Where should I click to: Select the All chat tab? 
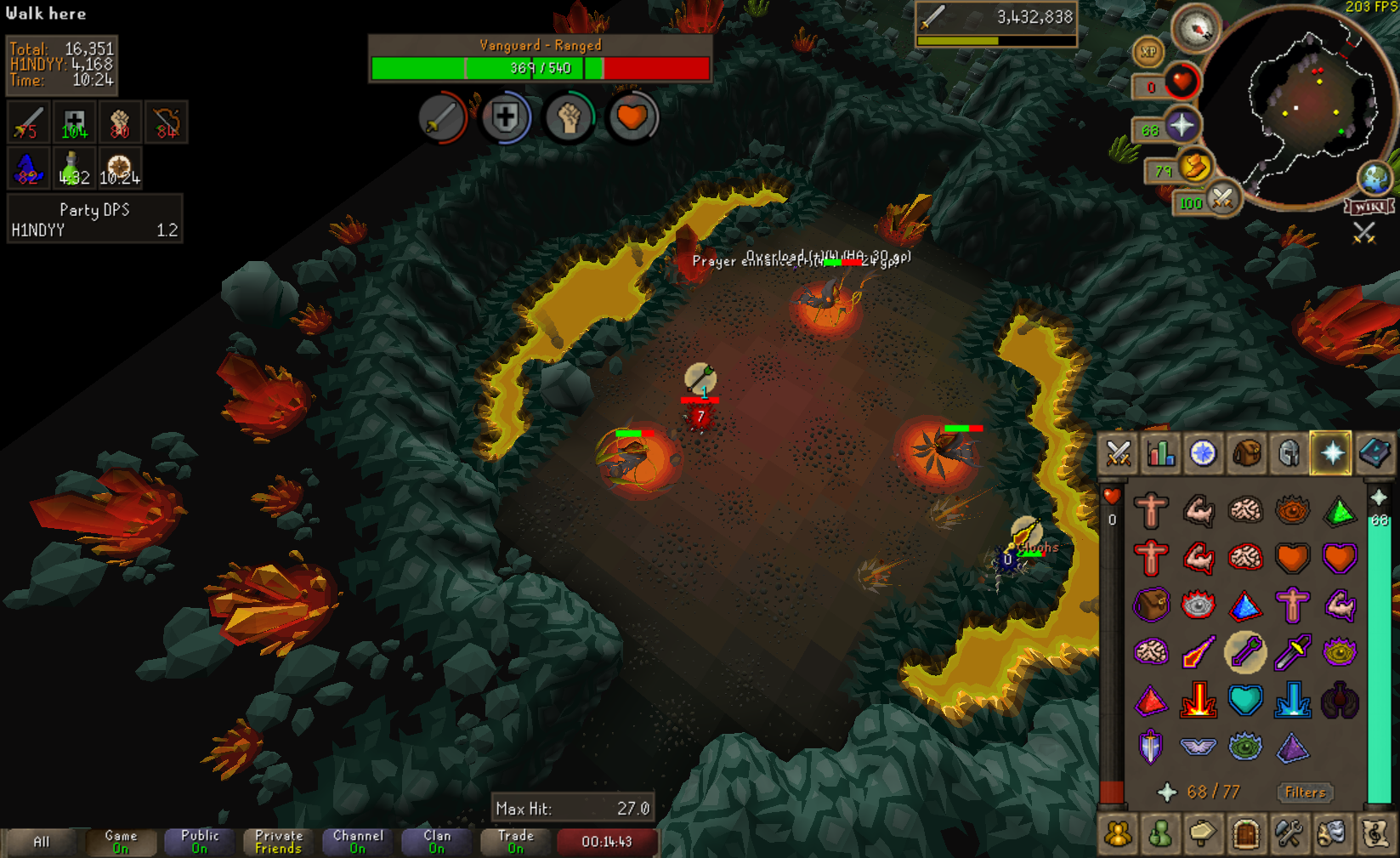pyautogui.click(x=41, y=842)
